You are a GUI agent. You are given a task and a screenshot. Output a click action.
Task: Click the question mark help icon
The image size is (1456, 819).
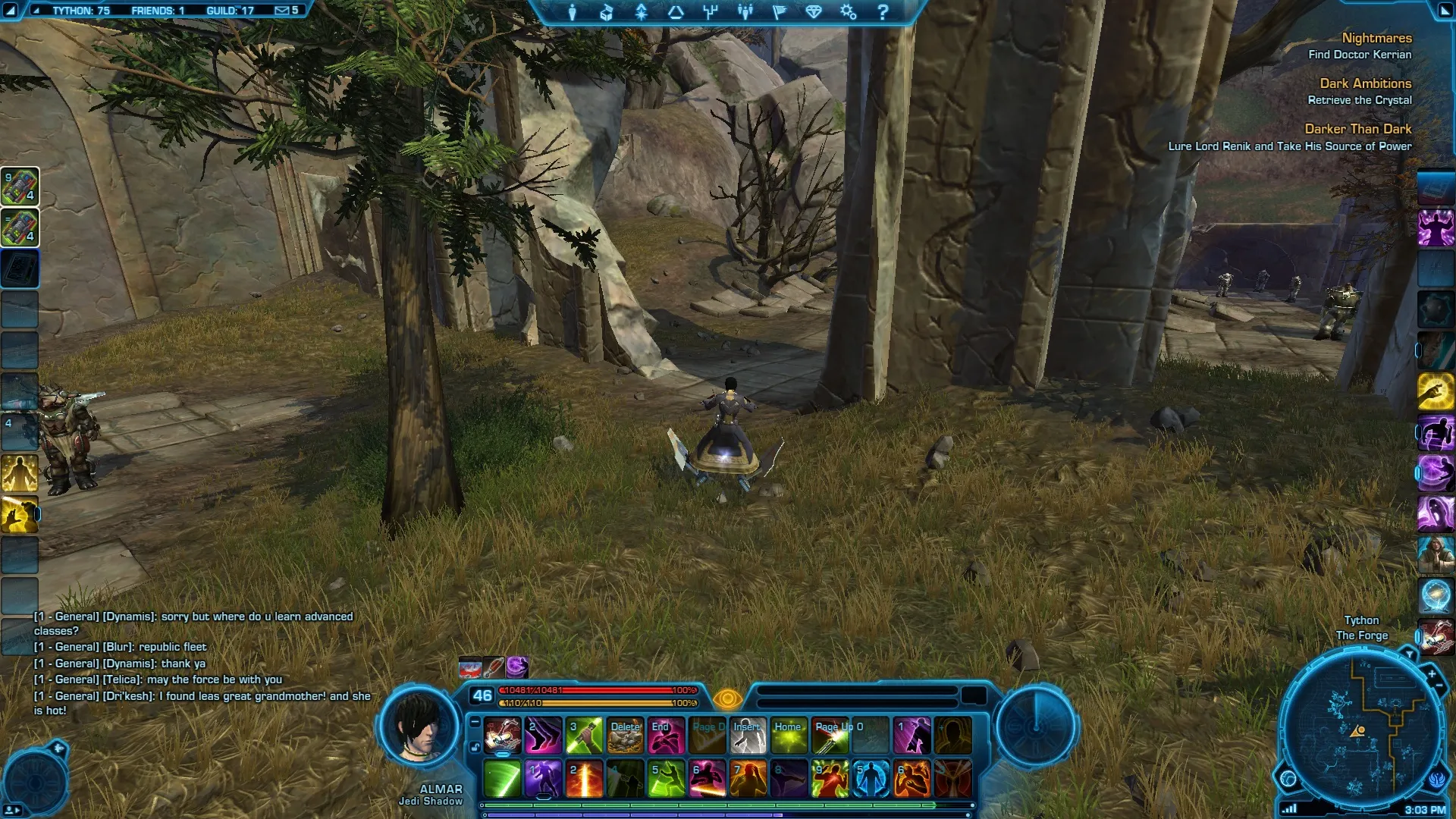click(883, 12)
